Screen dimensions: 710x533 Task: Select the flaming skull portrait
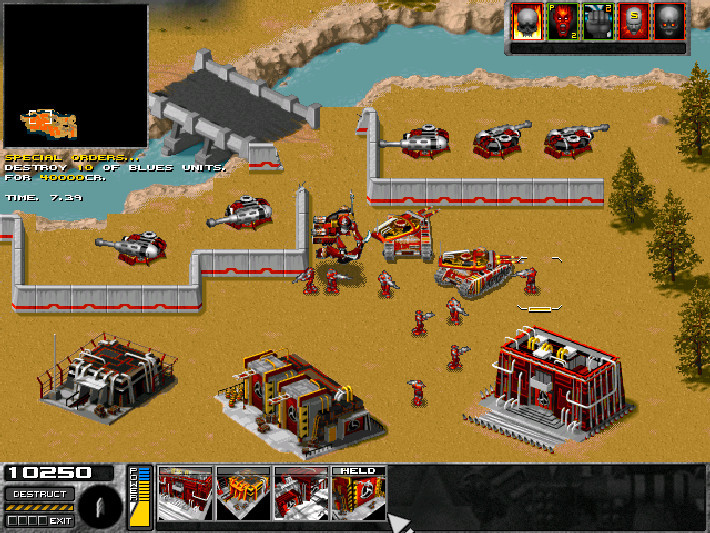[526, 21]
